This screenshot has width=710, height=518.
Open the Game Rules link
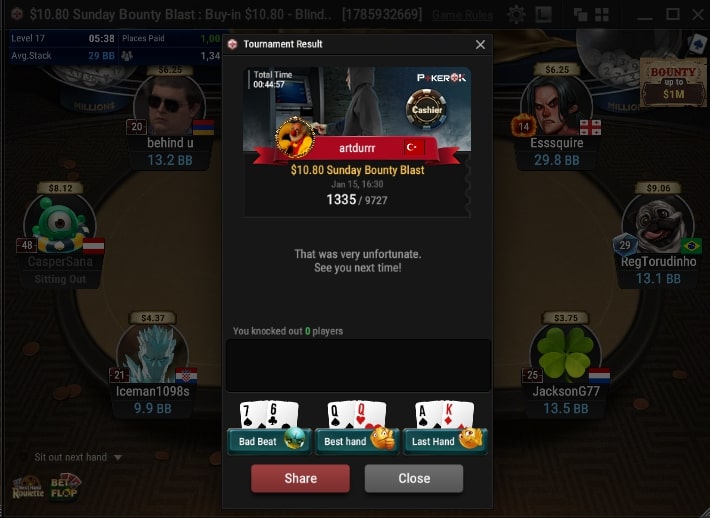pyautogui.click(x=461, y=15)
